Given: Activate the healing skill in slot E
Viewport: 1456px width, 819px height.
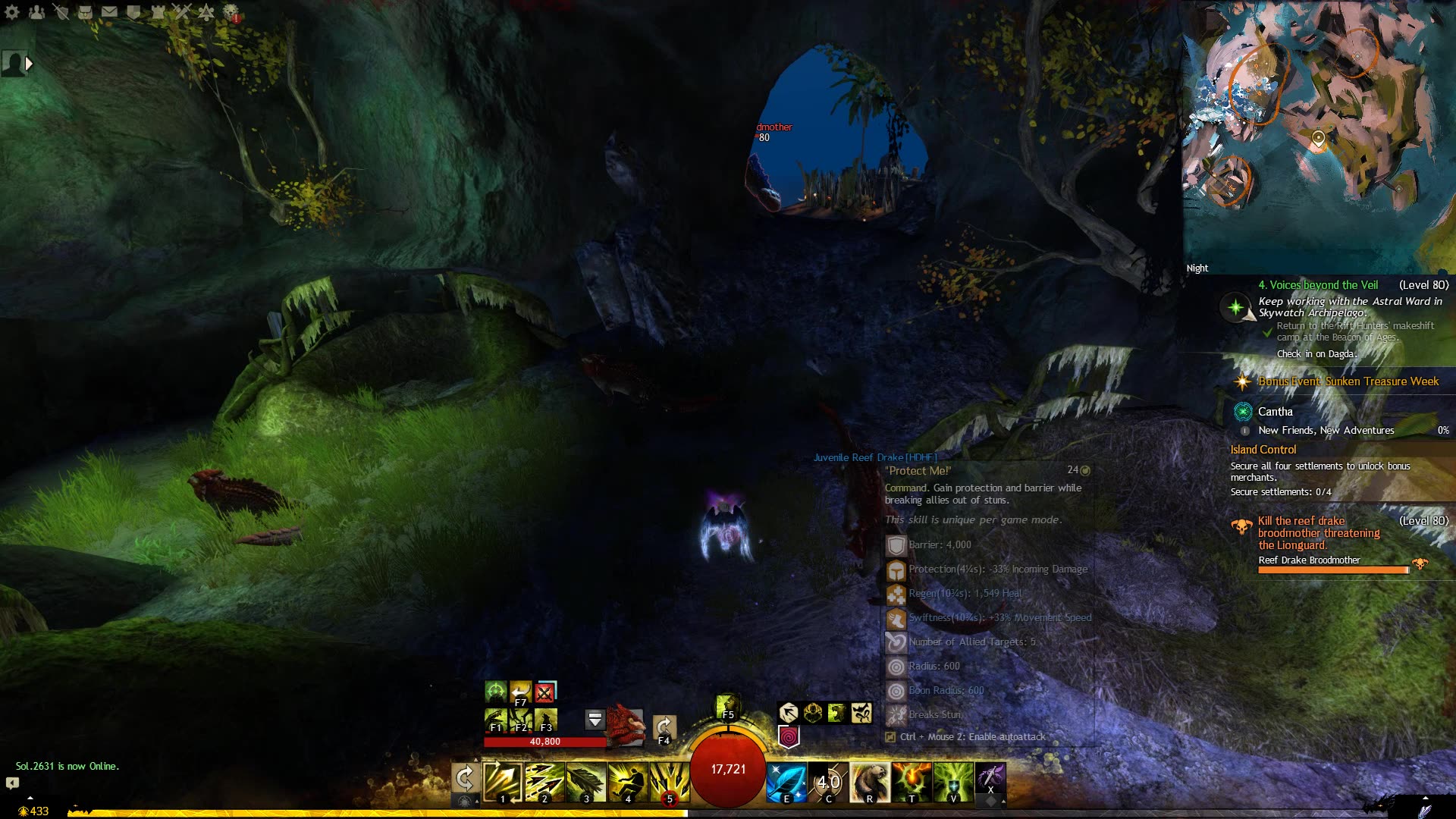Looking at the screenshot, I should pos(786,781).
